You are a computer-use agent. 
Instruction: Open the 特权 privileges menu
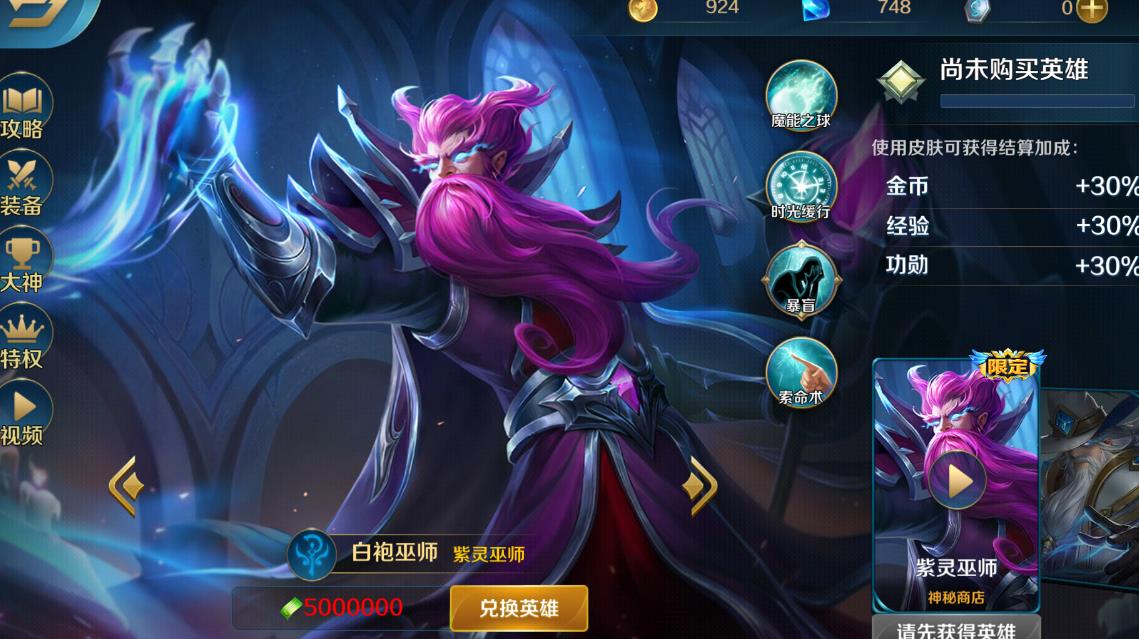coord(23,340)
